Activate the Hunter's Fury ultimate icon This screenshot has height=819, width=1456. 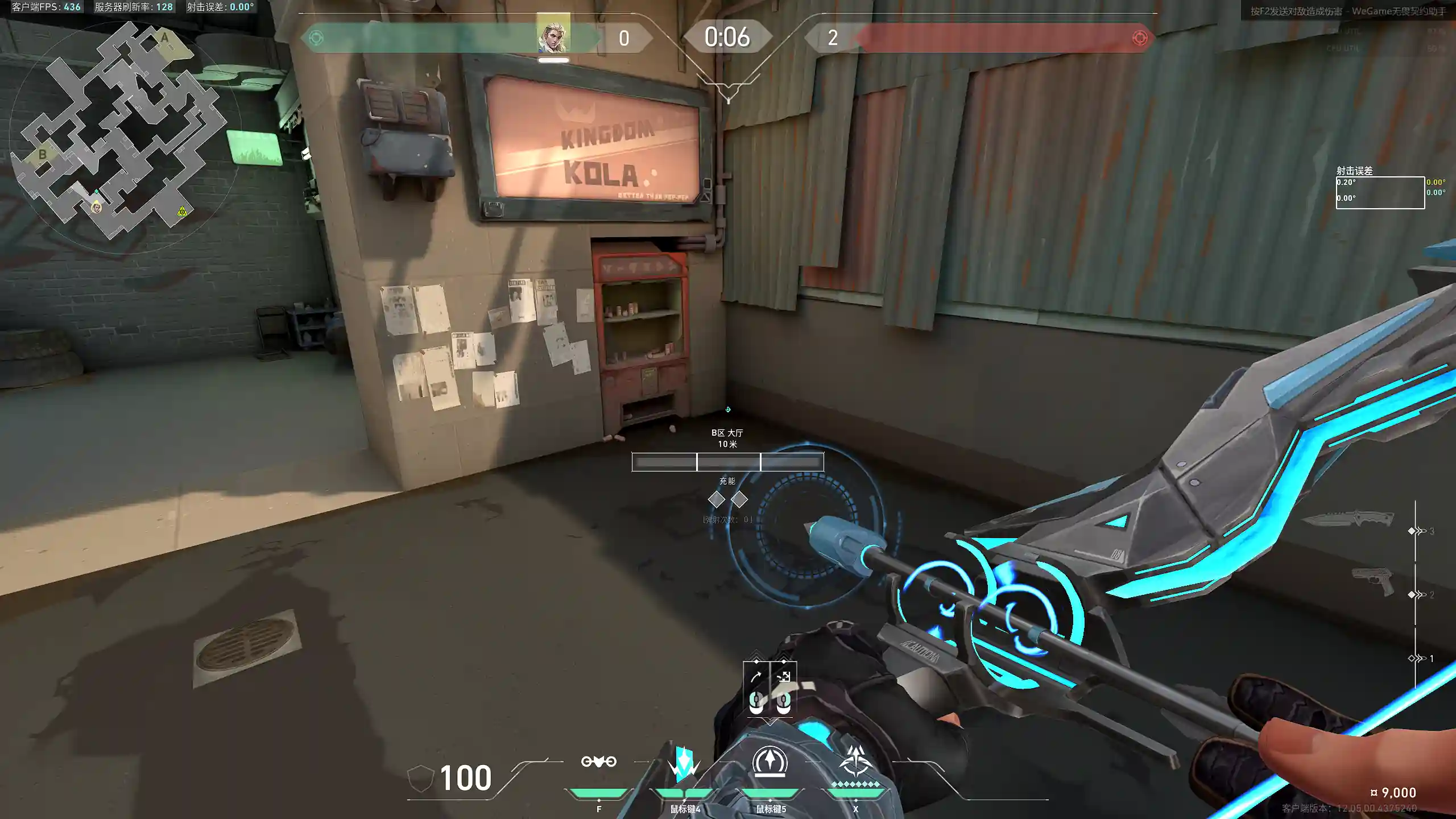coord(855,762)
